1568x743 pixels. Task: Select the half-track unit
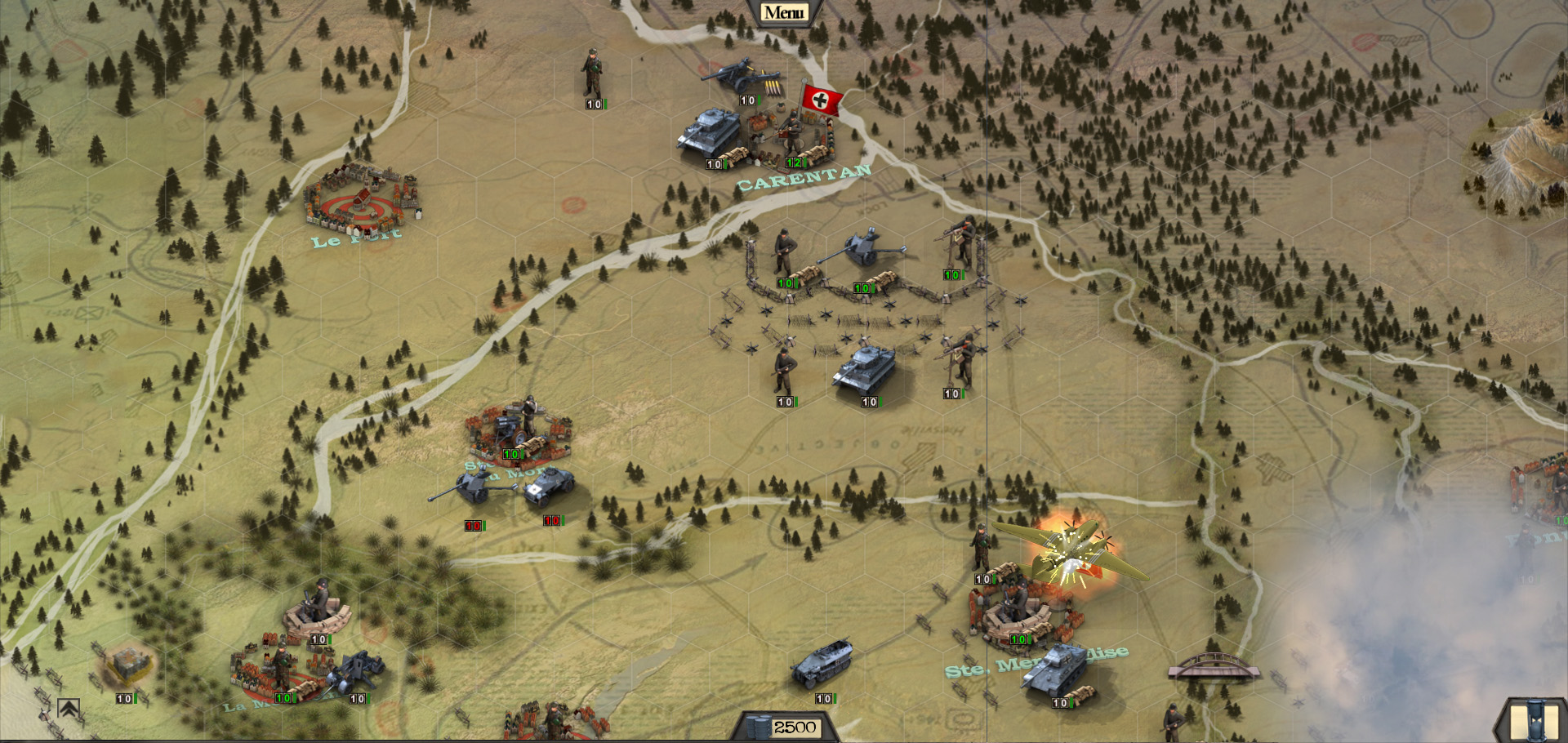pos(822,663)
